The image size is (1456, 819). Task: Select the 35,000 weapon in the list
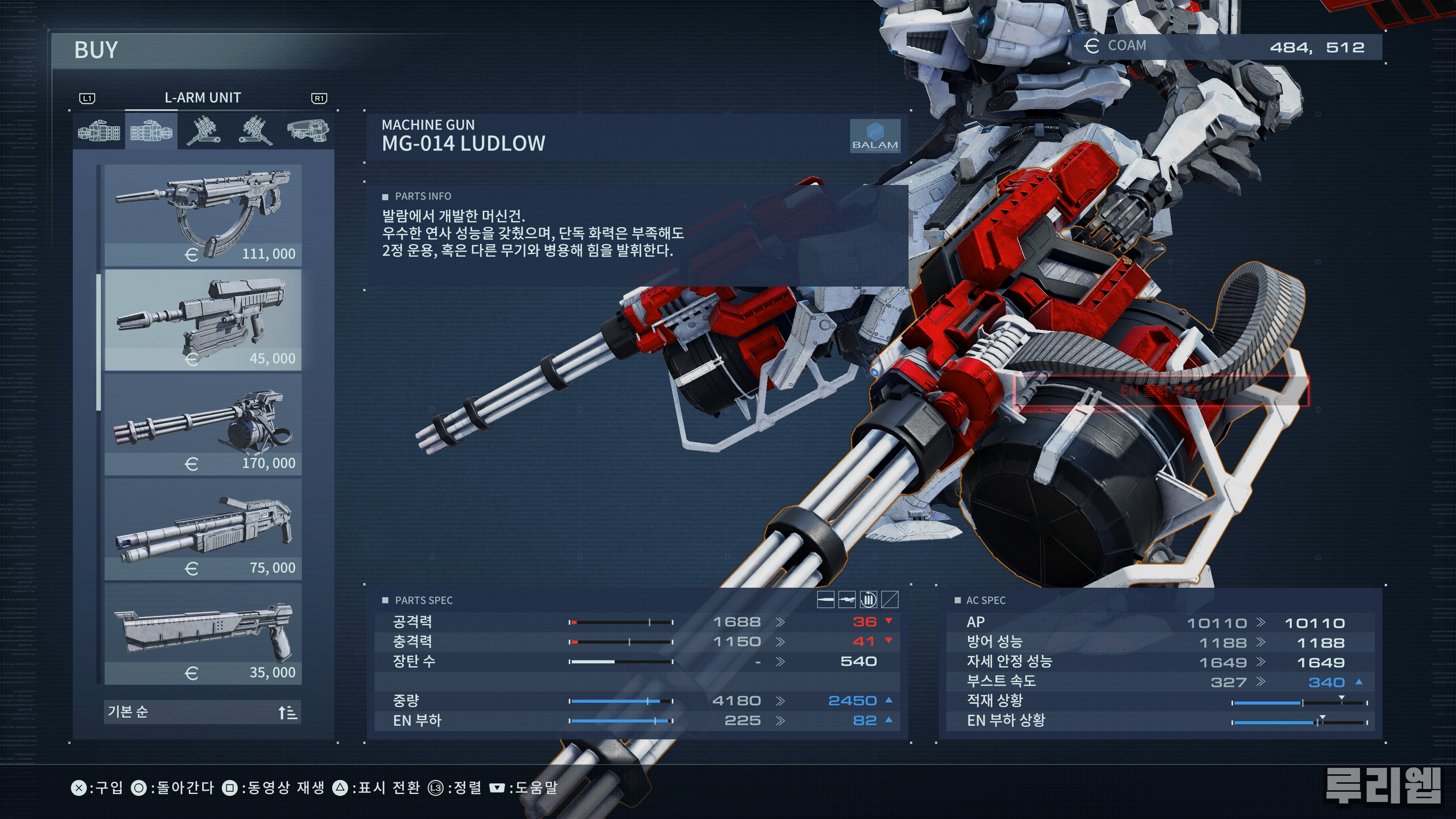click(203, 634)
